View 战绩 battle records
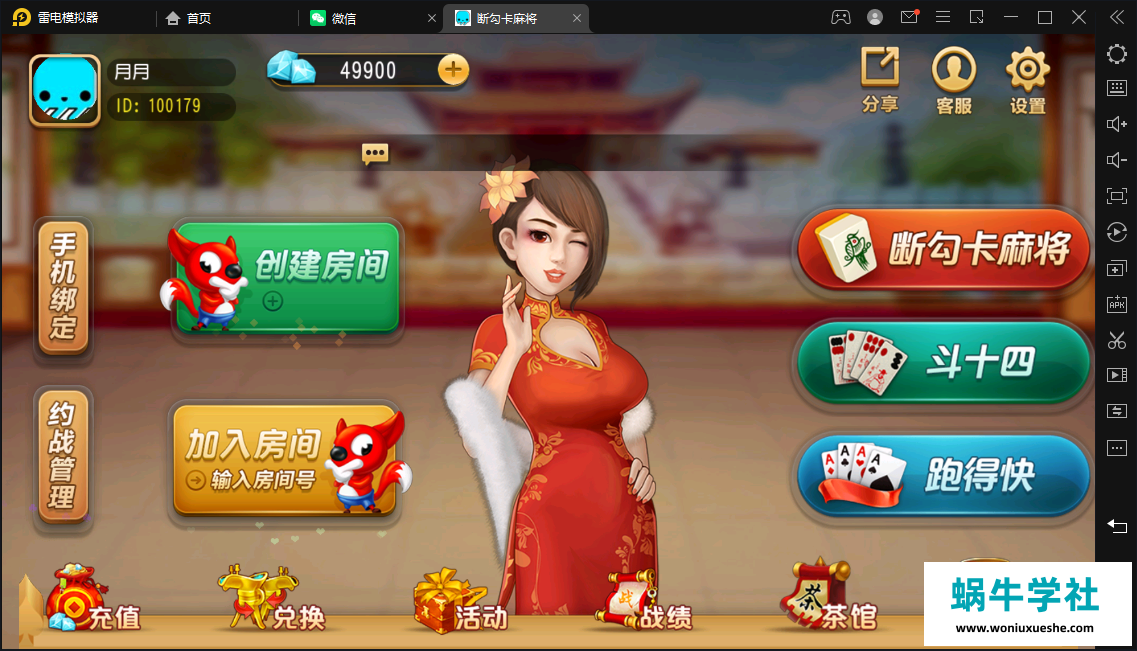 (x=646, y=604)
